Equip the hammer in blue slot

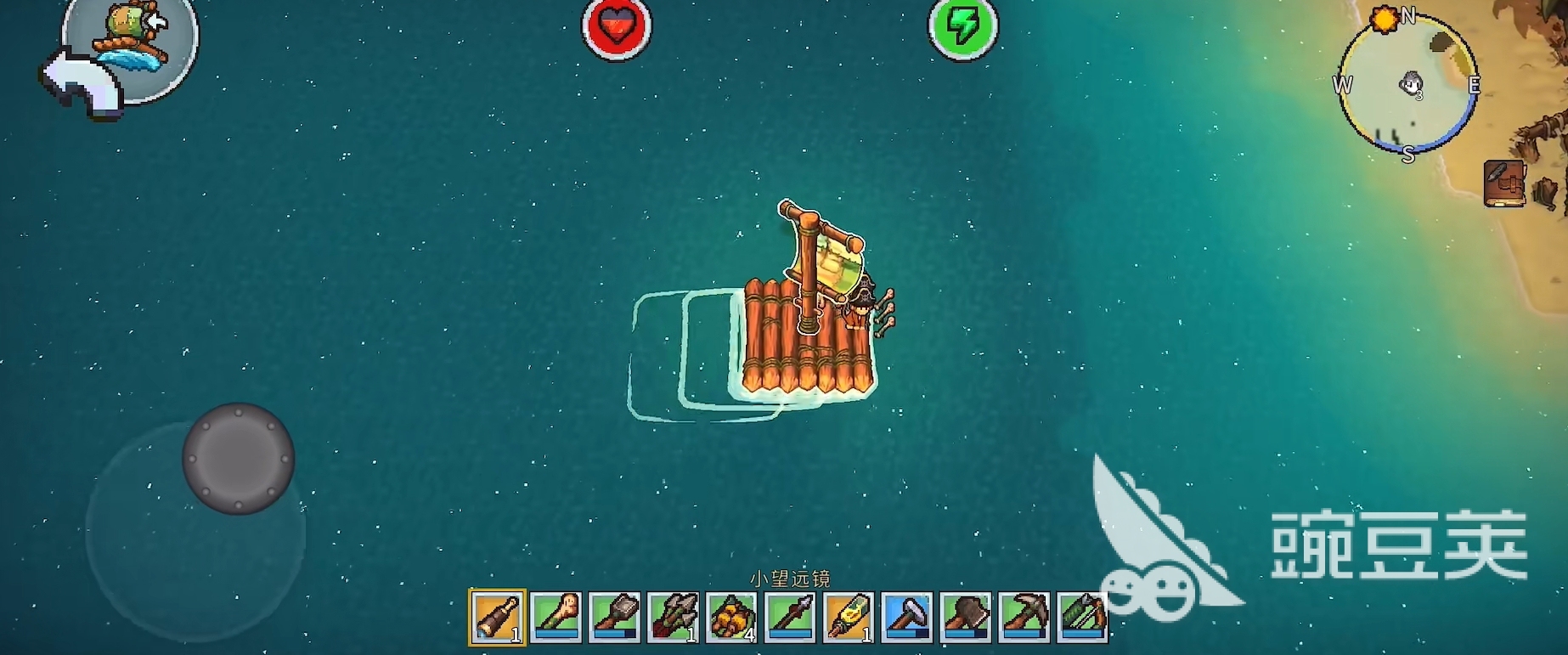tap(907, 617)
